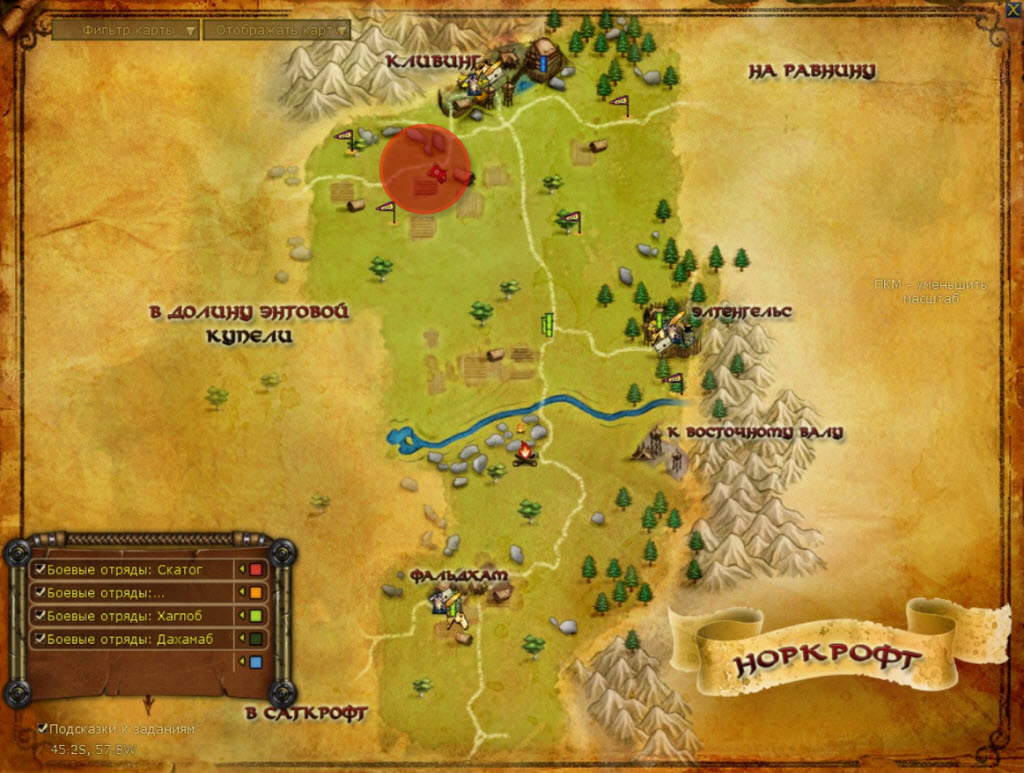Click the Фальдхам town marker
Image resolution: width=1024 pixels, height=773 pixels.
(x=447, y=602)
